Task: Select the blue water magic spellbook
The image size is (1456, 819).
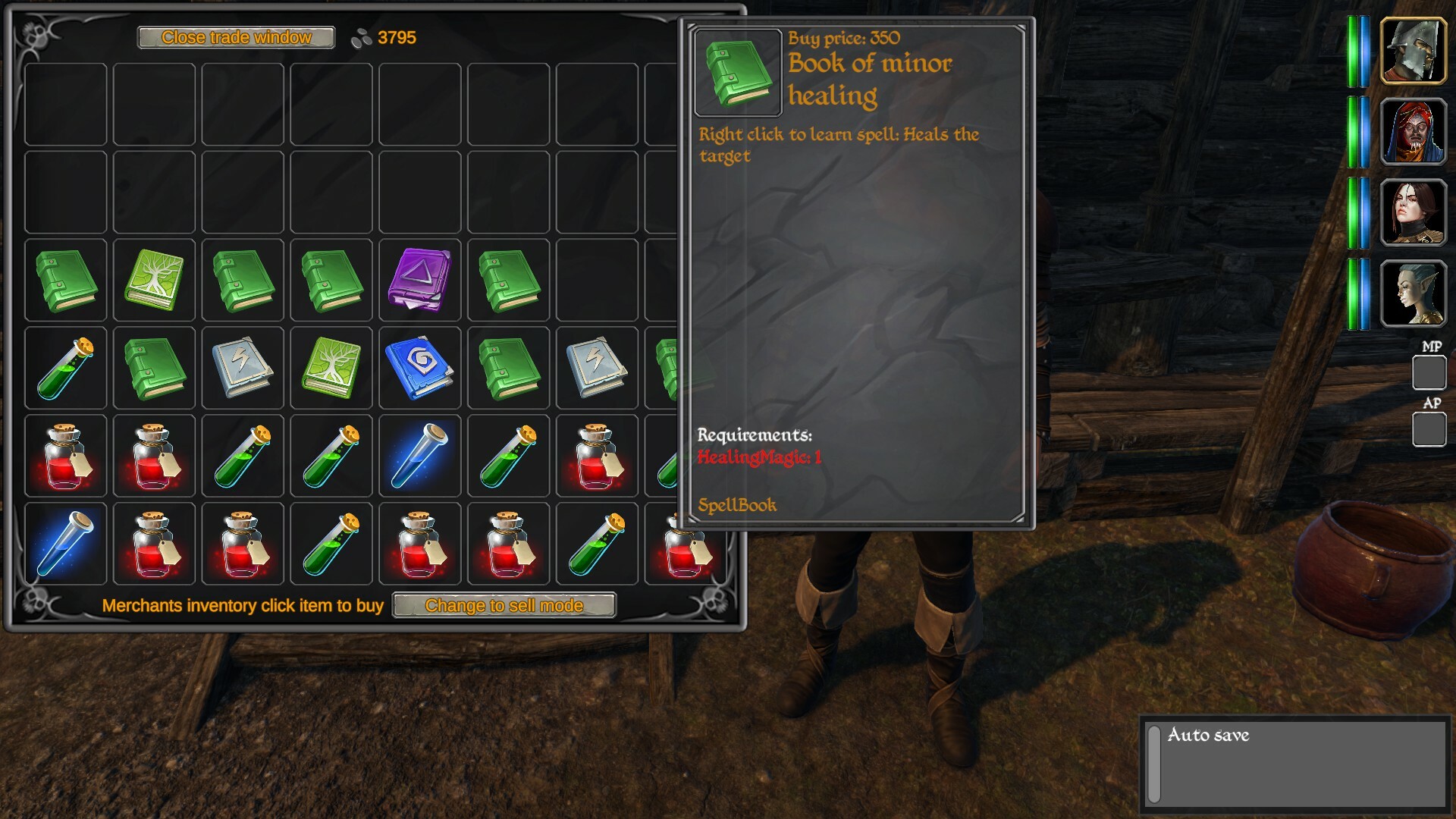Action: click(x=419, y=369)
